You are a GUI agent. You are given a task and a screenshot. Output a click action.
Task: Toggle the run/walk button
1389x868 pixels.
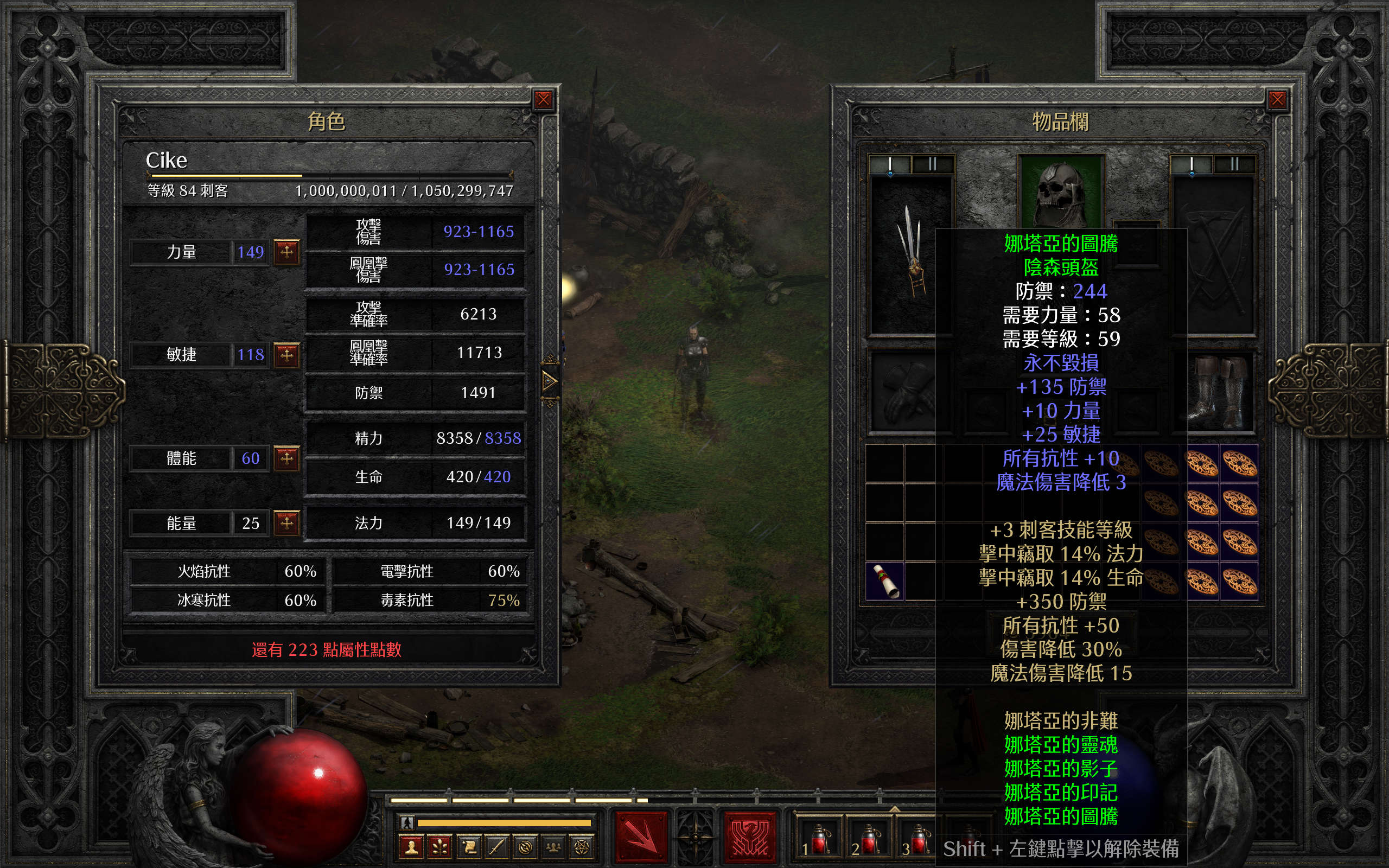pyautogui.click(x=407, y=822)
